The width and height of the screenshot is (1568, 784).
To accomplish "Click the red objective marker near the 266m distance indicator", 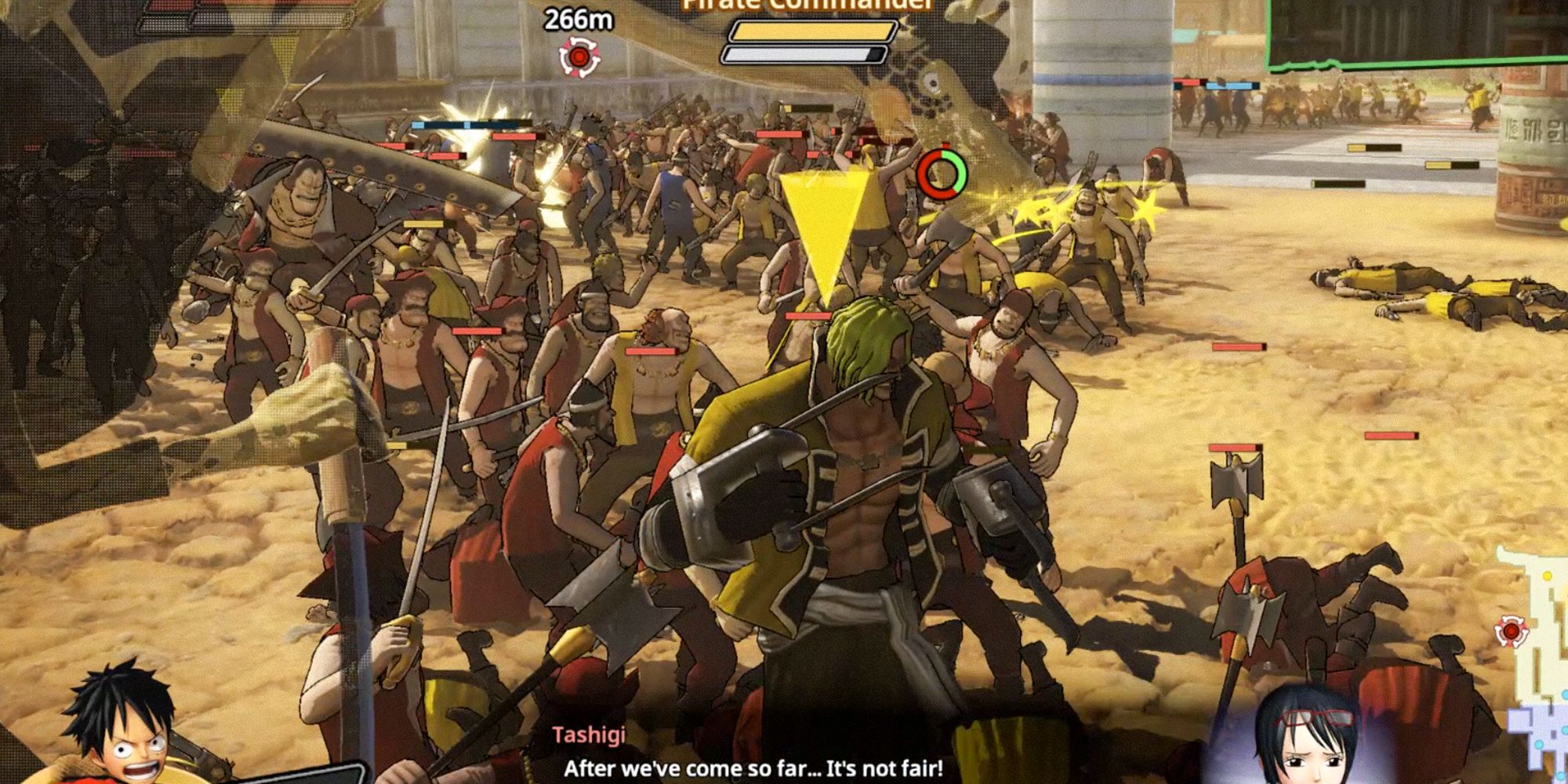I will point(580,55).
